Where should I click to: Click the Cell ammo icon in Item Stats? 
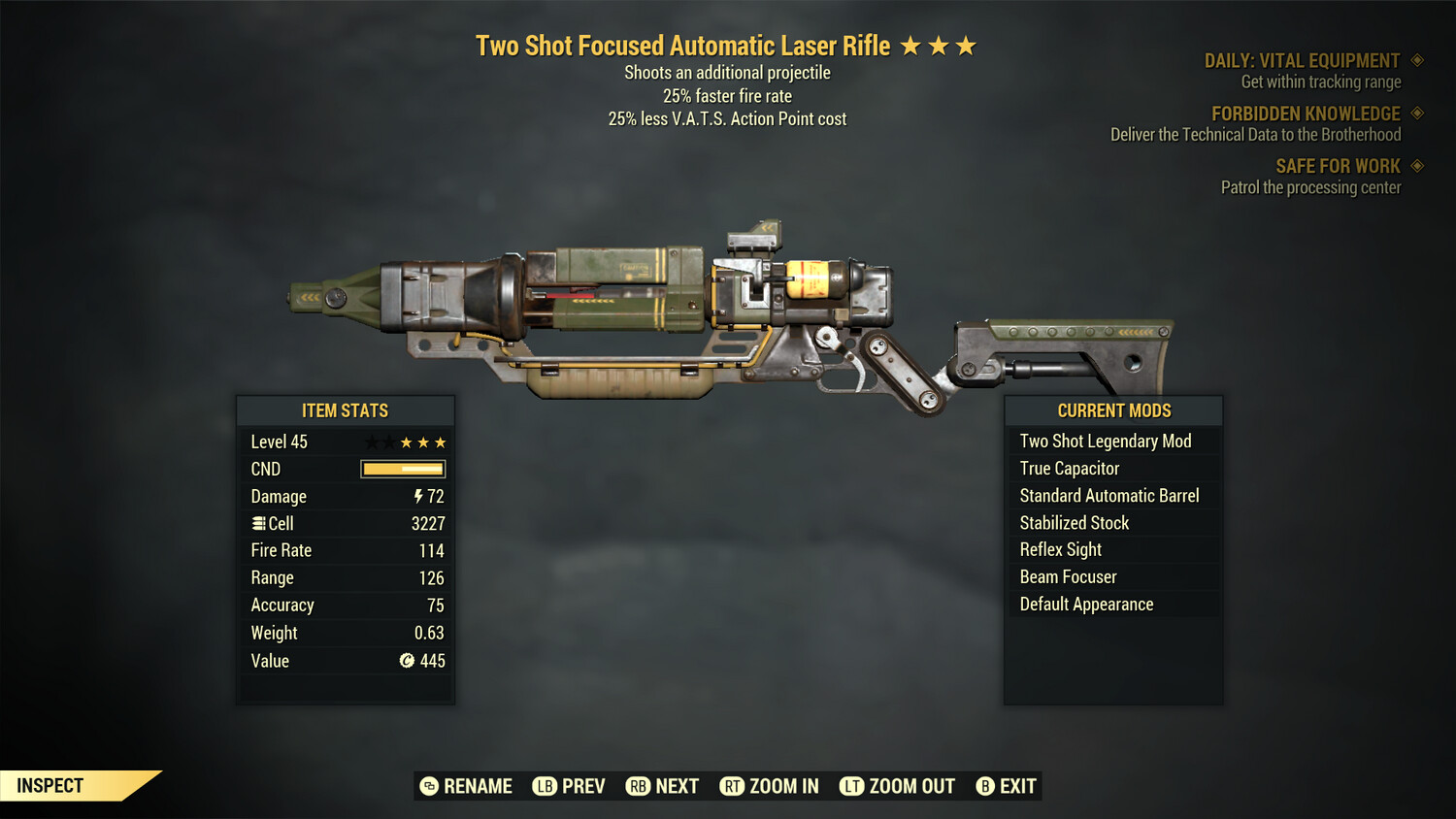tap(258, 523)
